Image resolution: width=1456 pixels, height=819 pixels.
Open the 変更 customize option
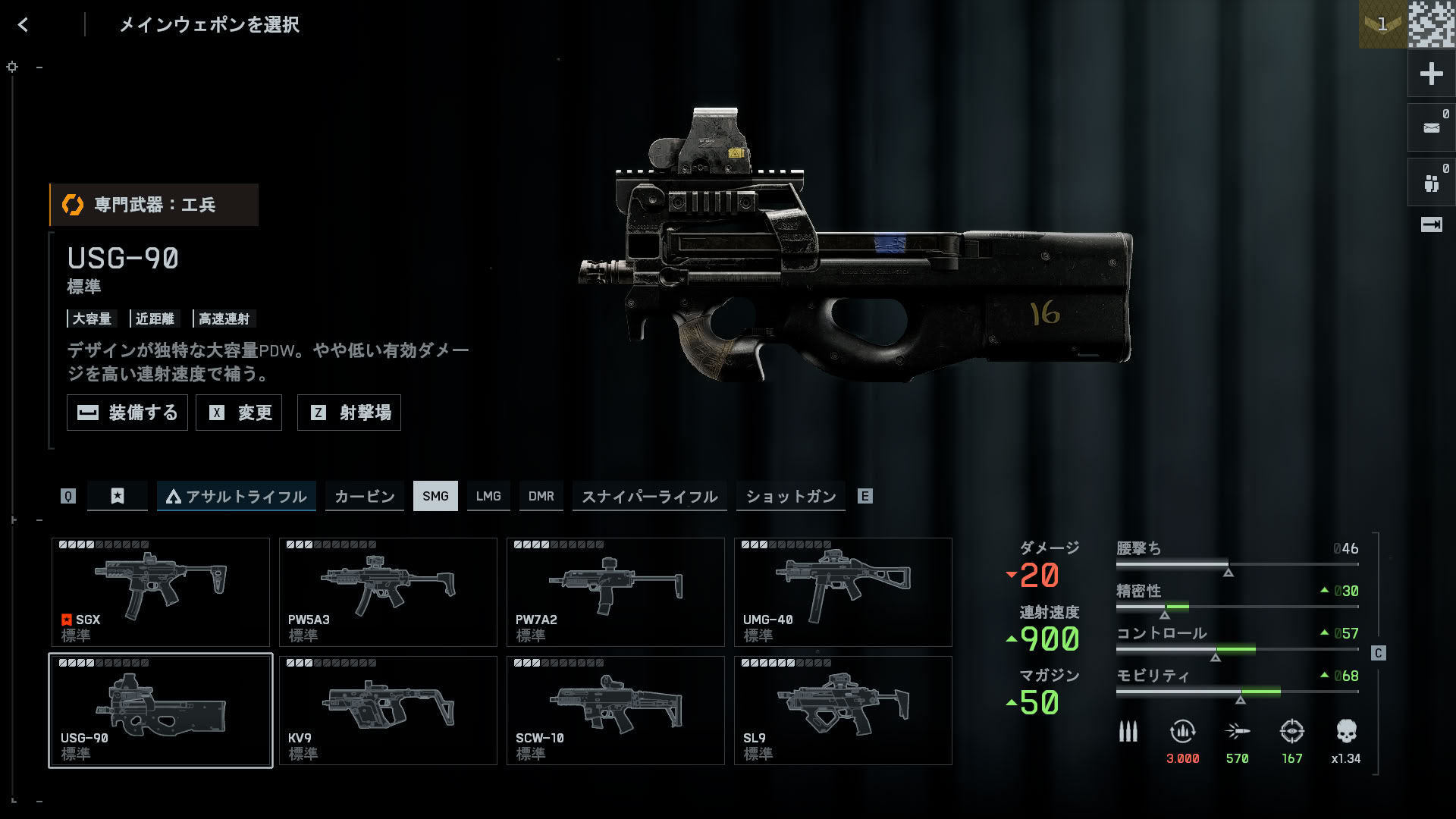point(239,413)
